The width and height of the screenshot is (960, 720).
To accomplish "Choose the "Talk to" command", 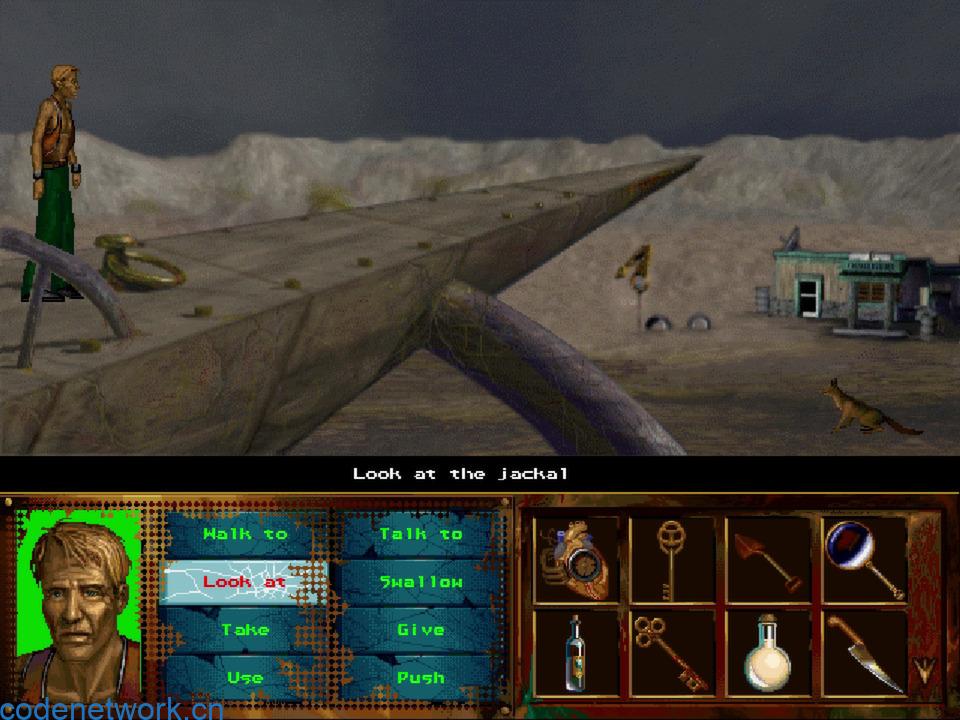I will coord(421,534).
